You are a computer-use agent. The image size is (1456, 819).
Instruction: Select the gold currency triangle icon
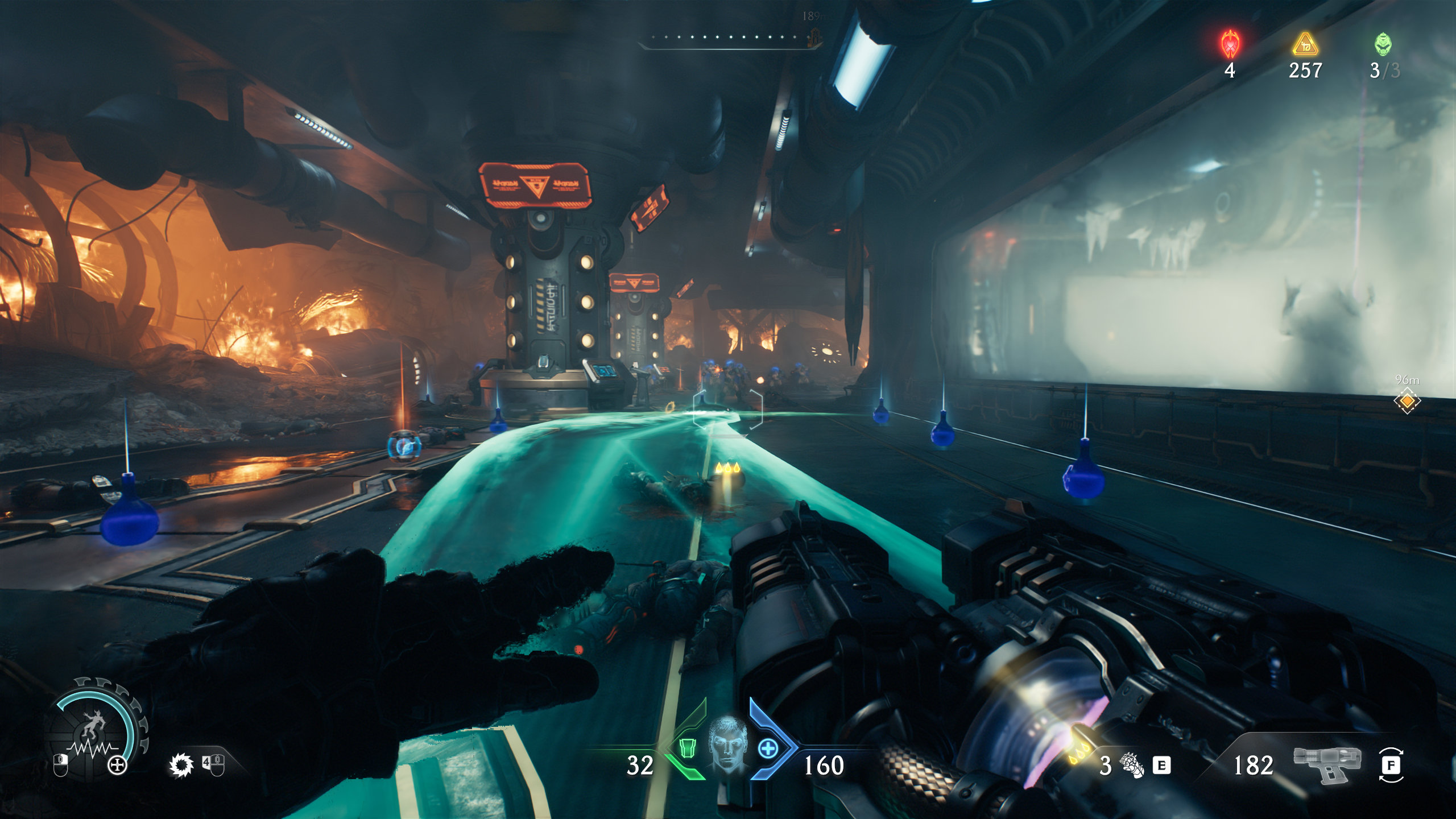1305,44
